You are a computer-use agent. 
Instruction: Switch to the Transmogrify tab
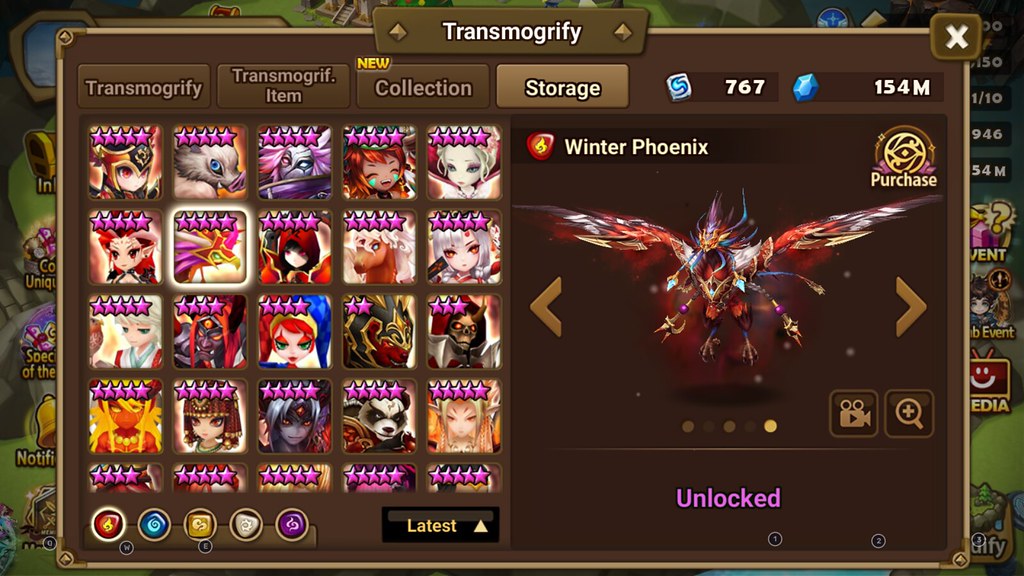click(x=144, y=87)
